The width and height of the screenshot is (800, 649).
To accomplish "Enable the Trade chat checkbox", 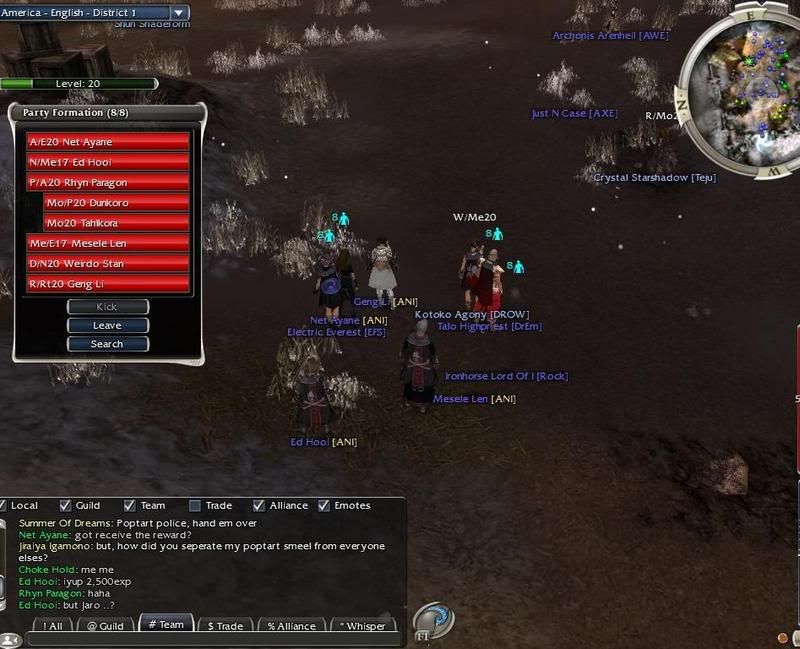I will [x=195, y=506].
